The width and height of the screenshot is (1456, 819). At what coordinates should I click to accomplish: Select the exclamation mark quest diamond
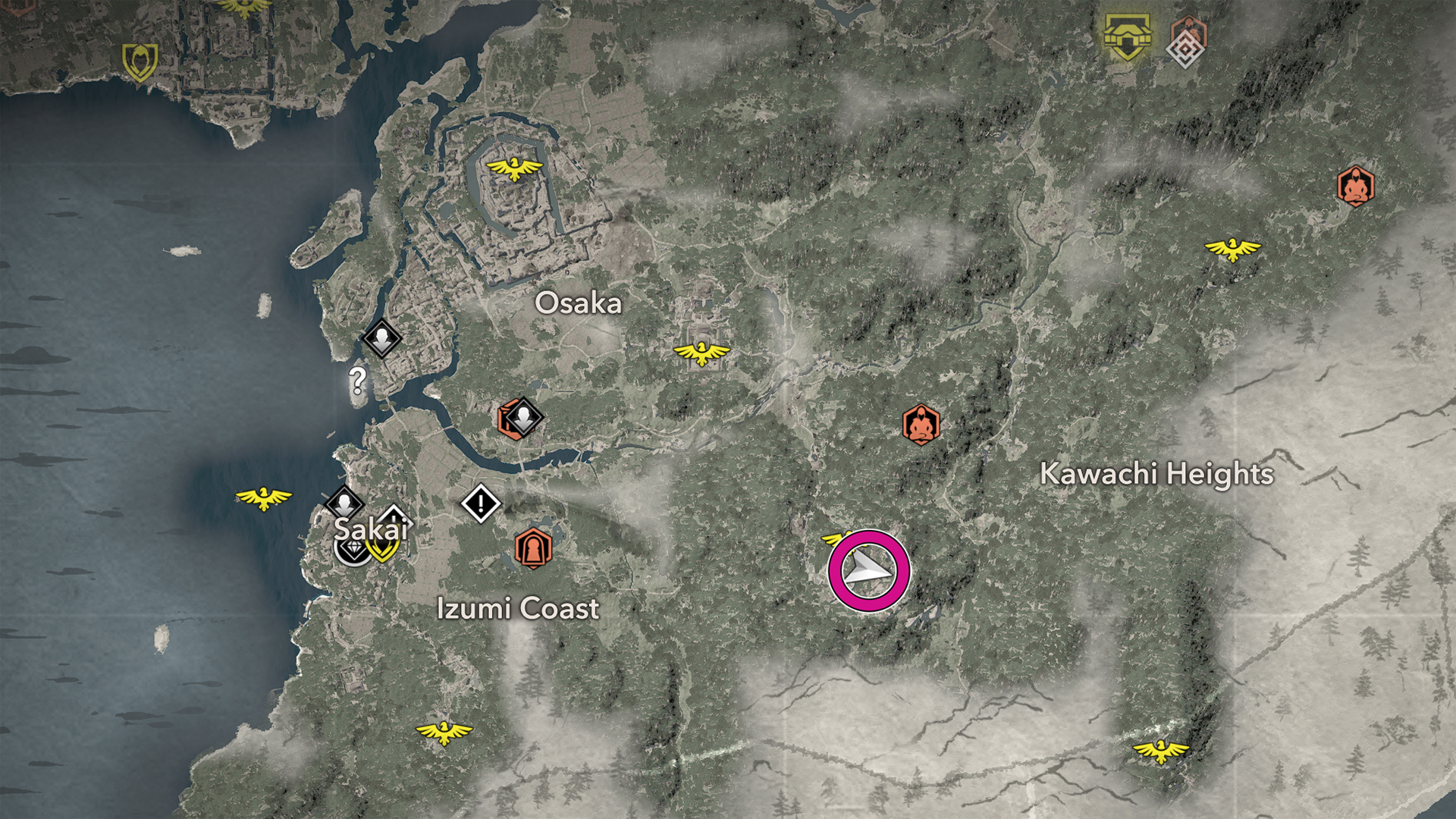pos(481,504)
